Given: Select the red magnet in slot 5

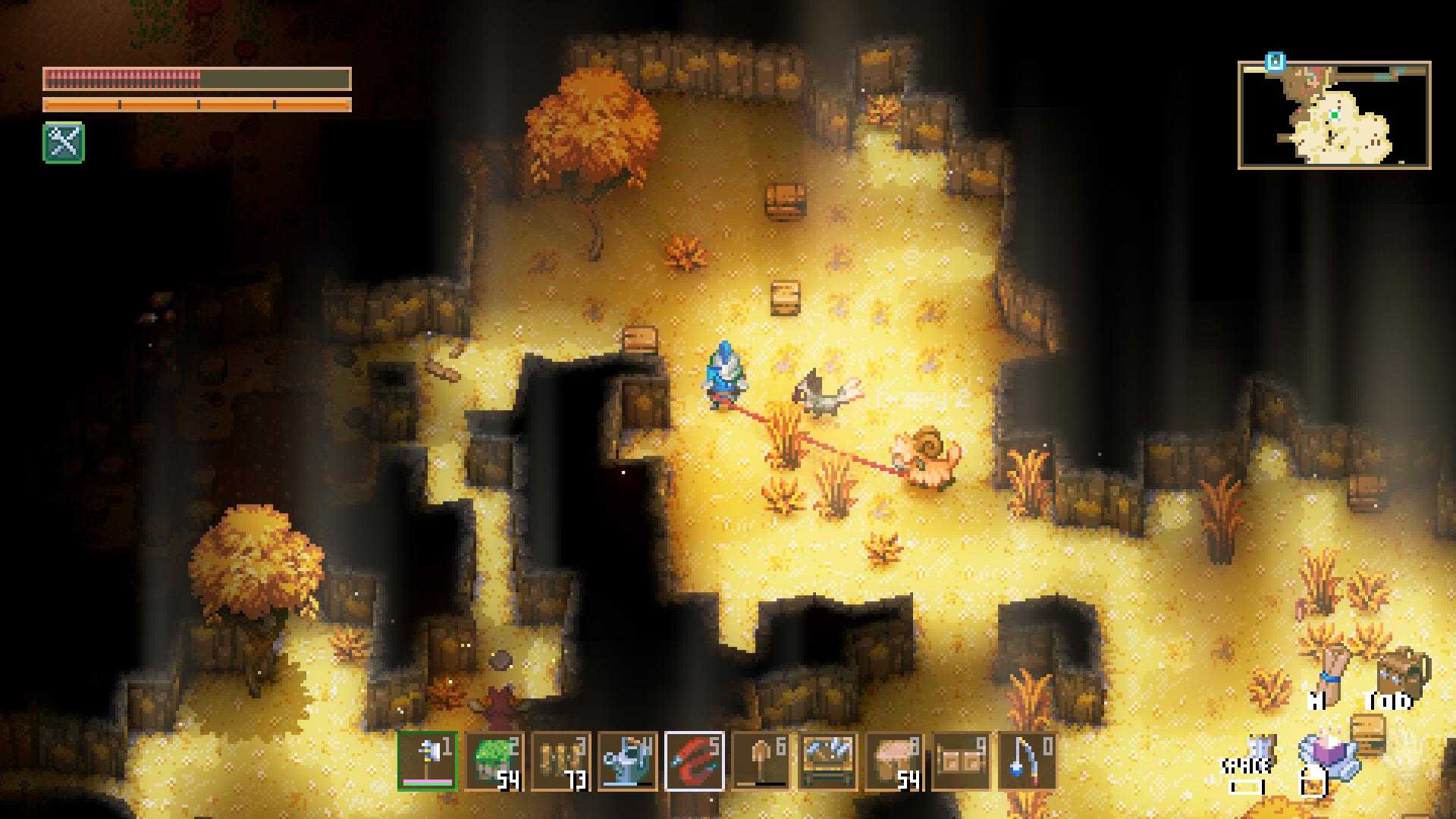Looking at the screenshot, I should (x=695, y=761).
